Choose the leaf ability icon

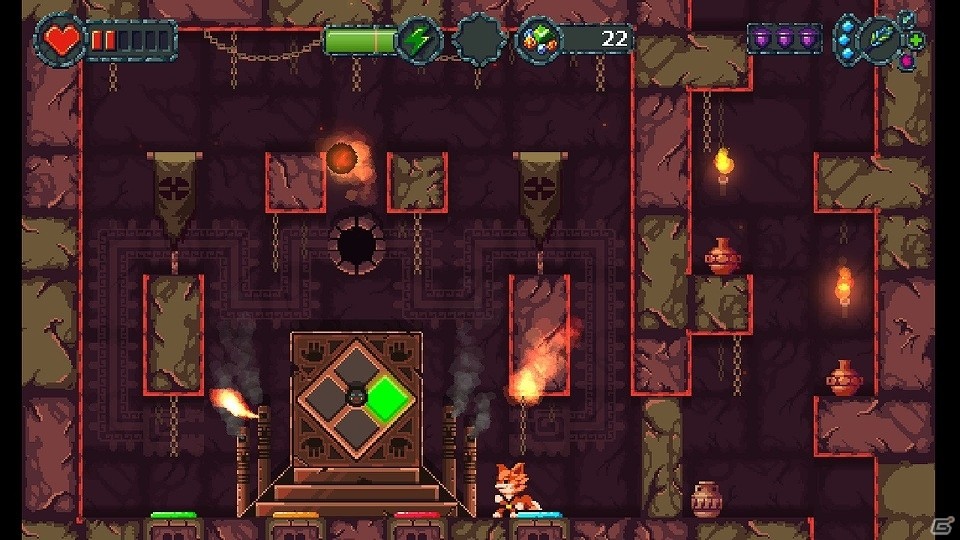tap(879, 41)
